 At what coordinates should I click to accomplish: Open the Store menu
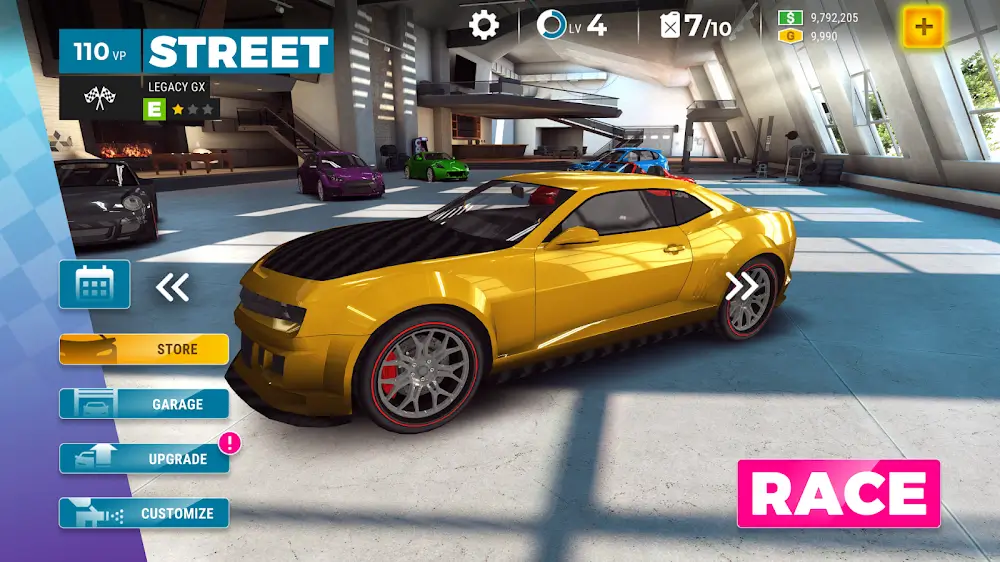tap(144, 349)
